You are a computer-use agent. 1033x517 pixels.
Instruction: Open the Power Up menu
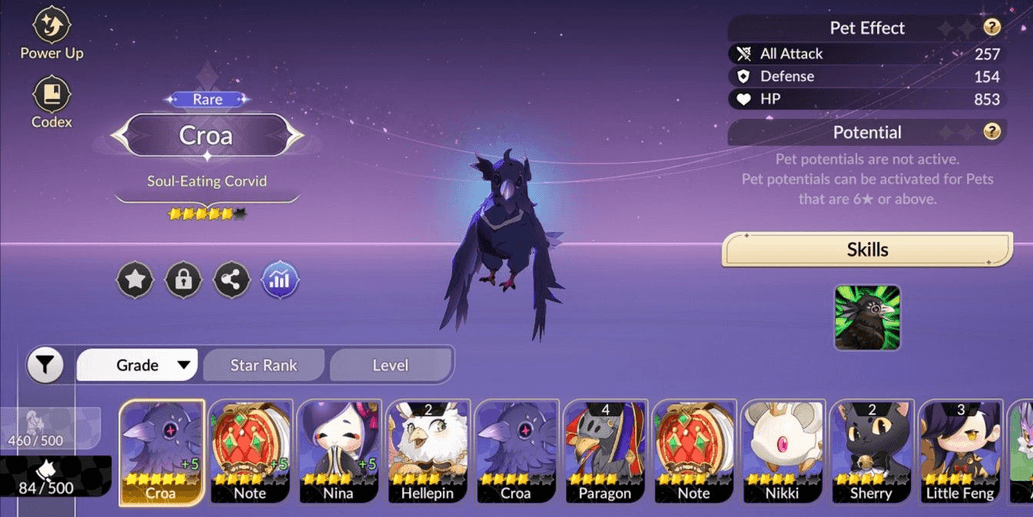point(52,33)
